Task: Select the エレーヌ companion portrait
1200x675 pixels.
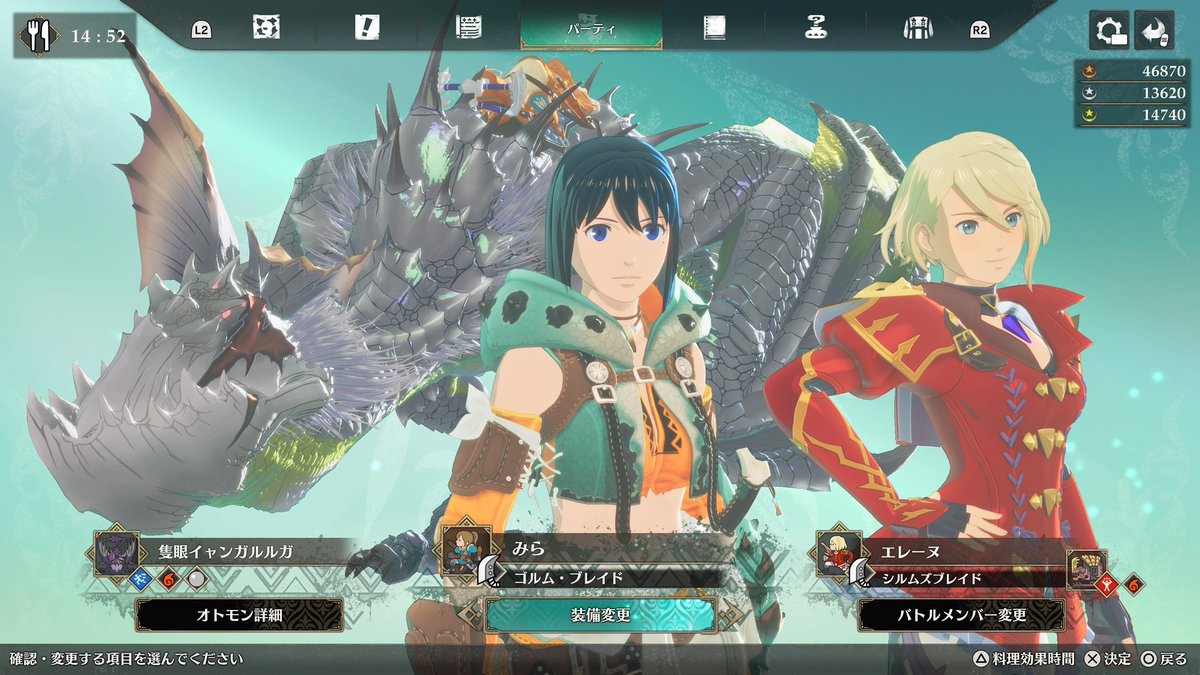Action: [838, 552]
